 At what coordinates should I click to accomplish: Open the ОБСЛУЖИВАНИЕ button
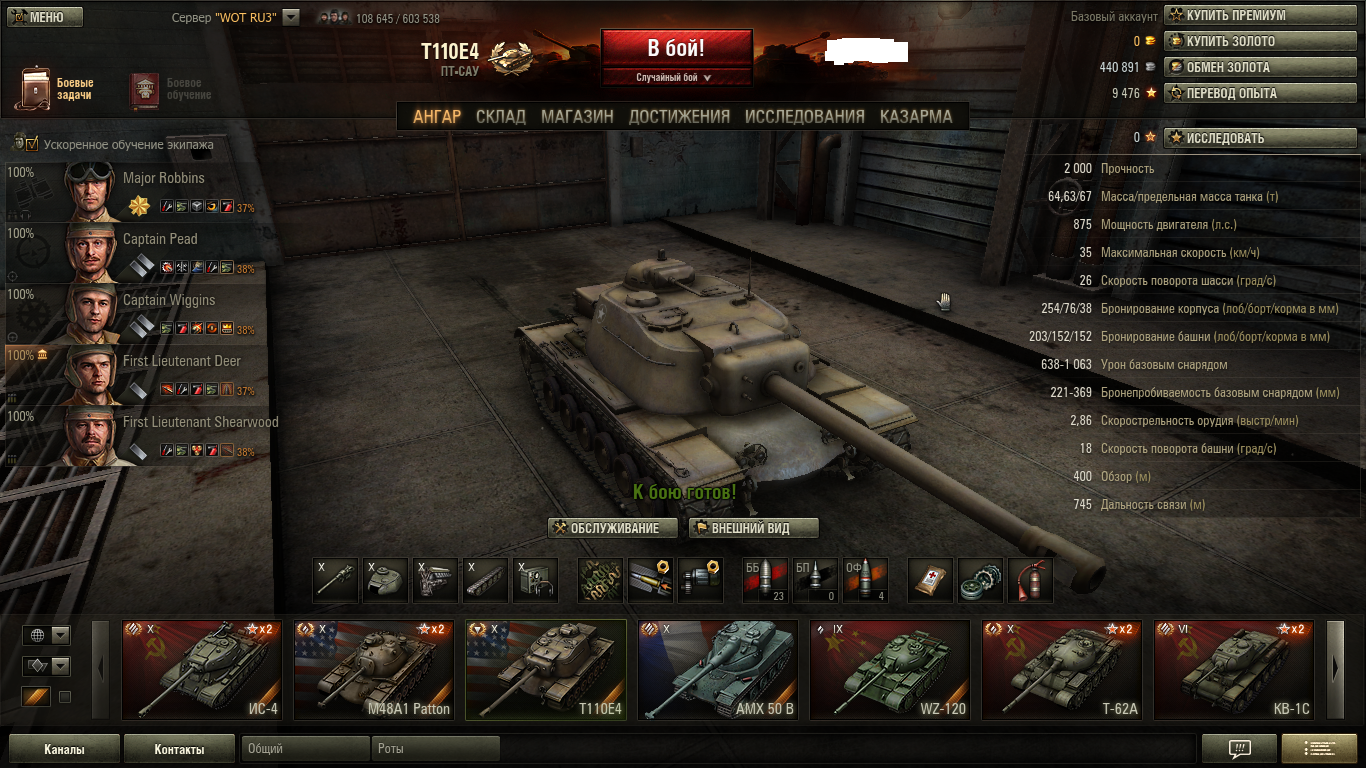tap(613, 528)
